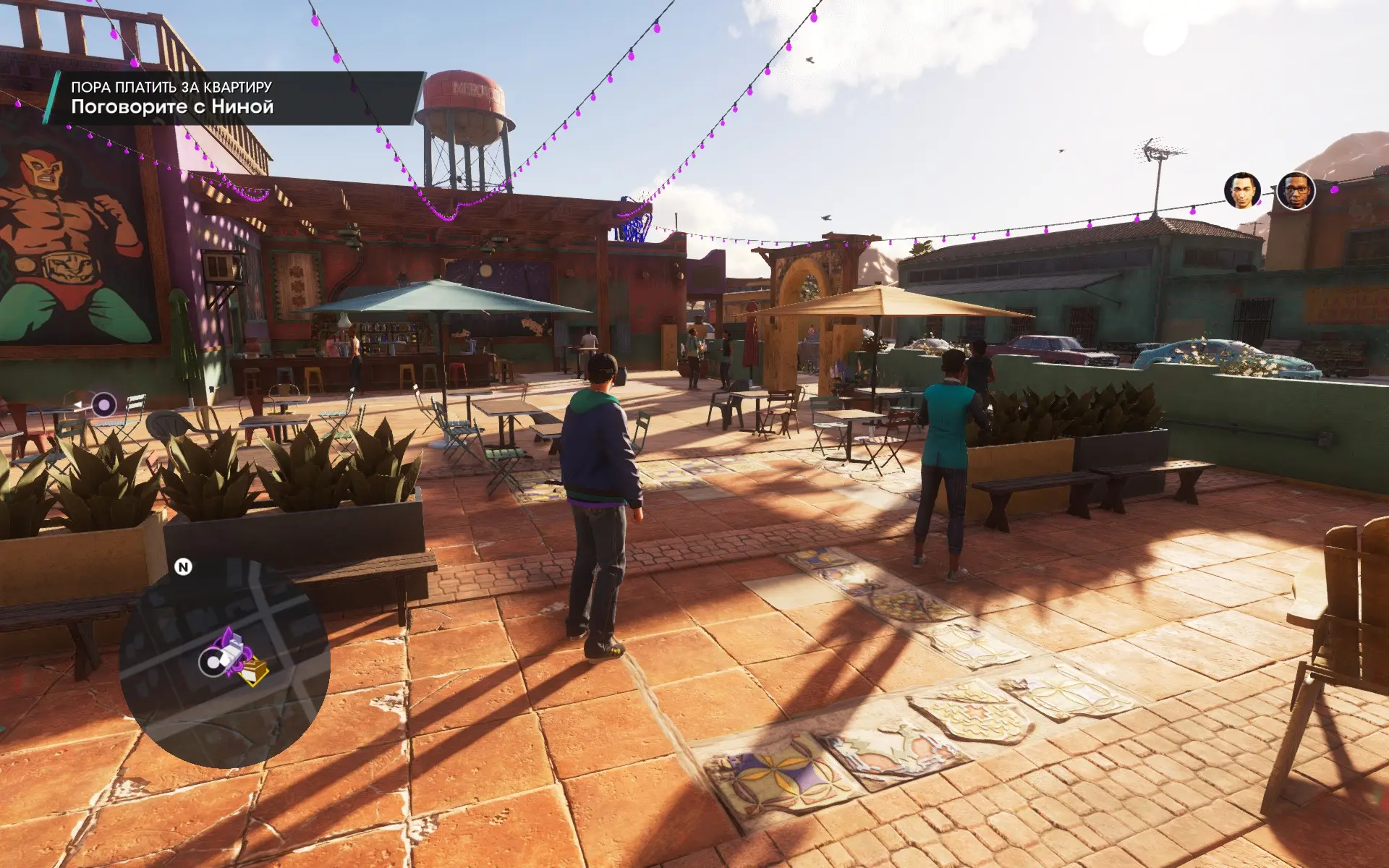This screenshot has height=868, width=1389.
Task: Select the crew member portrait with glasses
Action: tap(1296, 191)
